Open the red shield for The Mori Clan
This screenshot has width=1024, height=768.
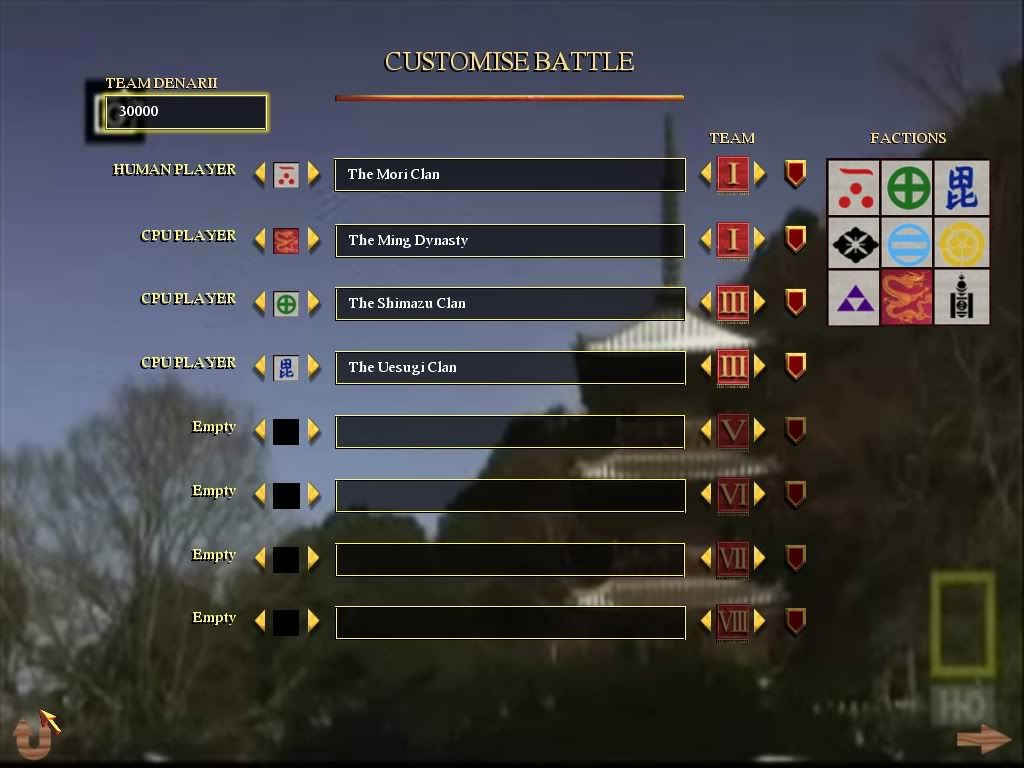pos(795,174)
